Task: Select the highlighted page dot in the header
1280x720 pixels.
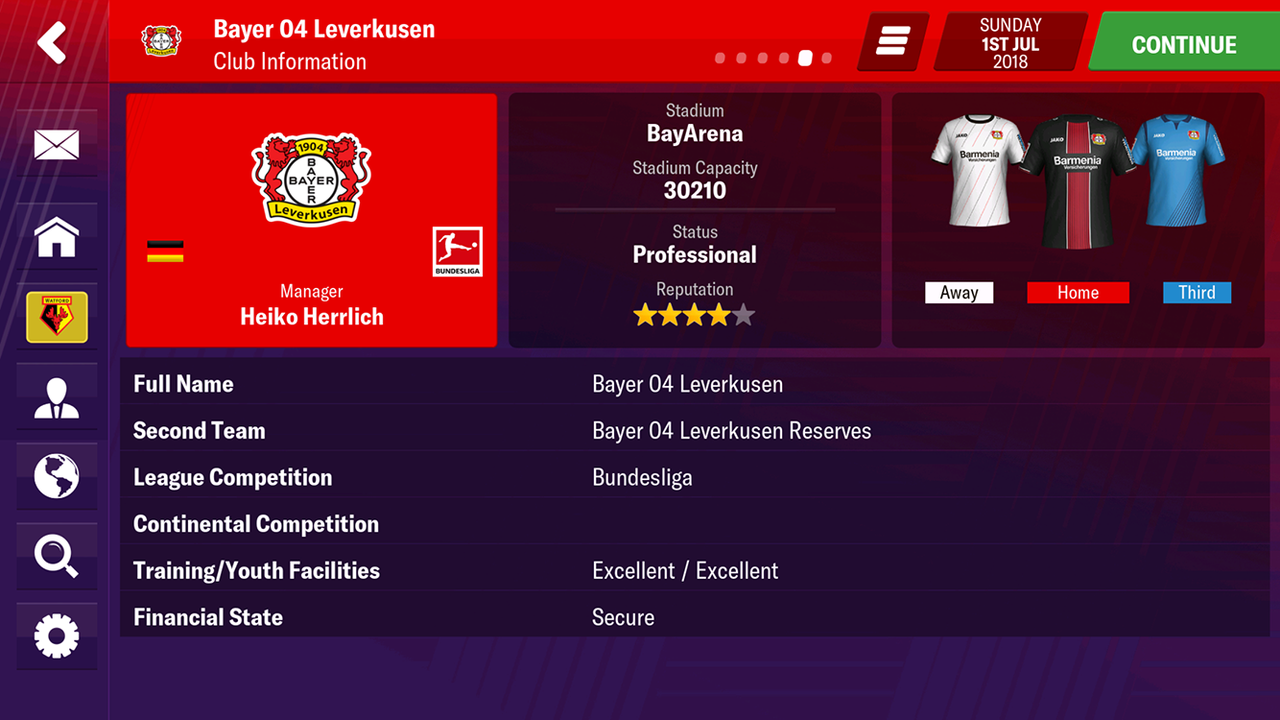Action: (x=804, y=58)
